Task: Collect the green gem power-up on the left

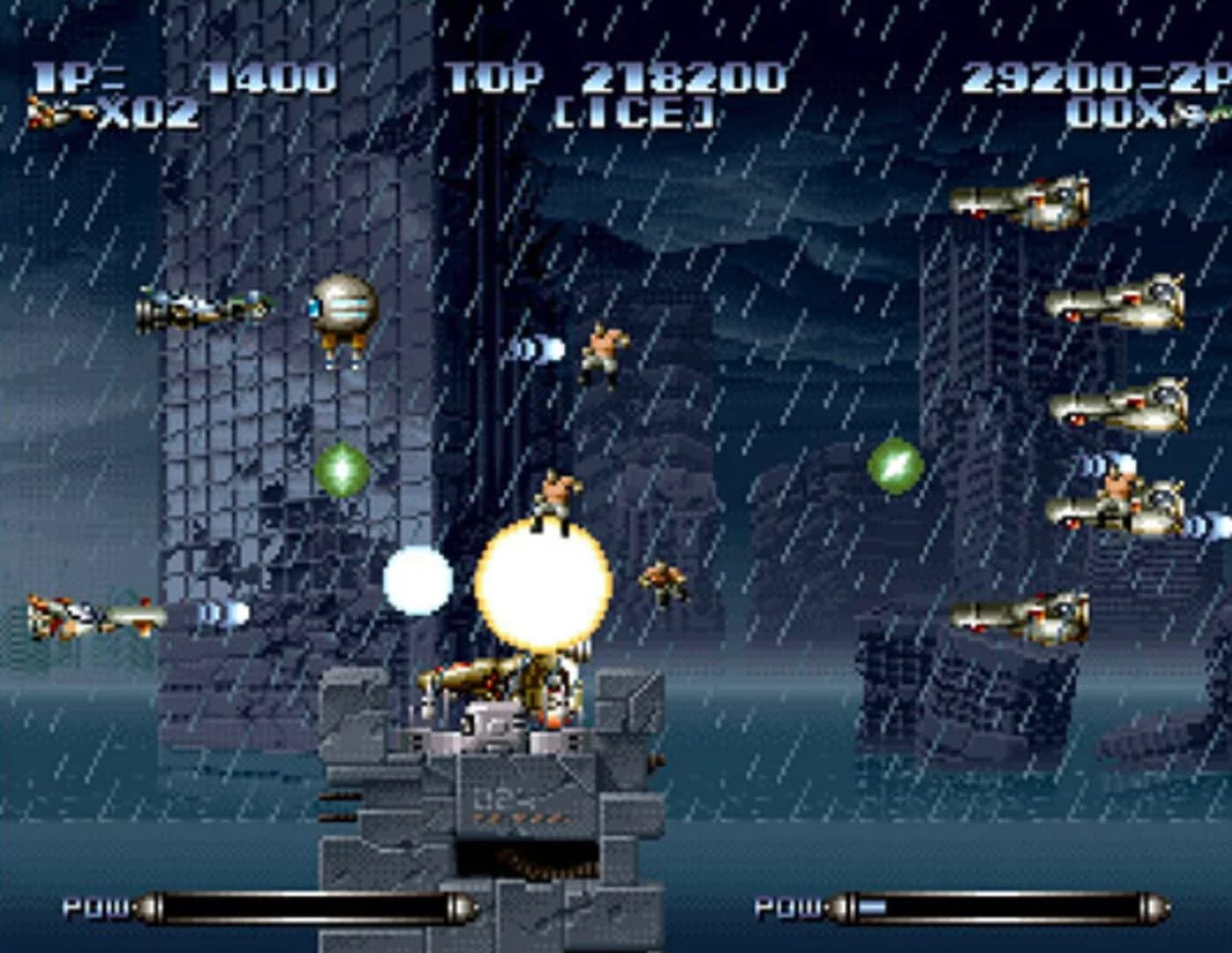Action: point(342,472)
